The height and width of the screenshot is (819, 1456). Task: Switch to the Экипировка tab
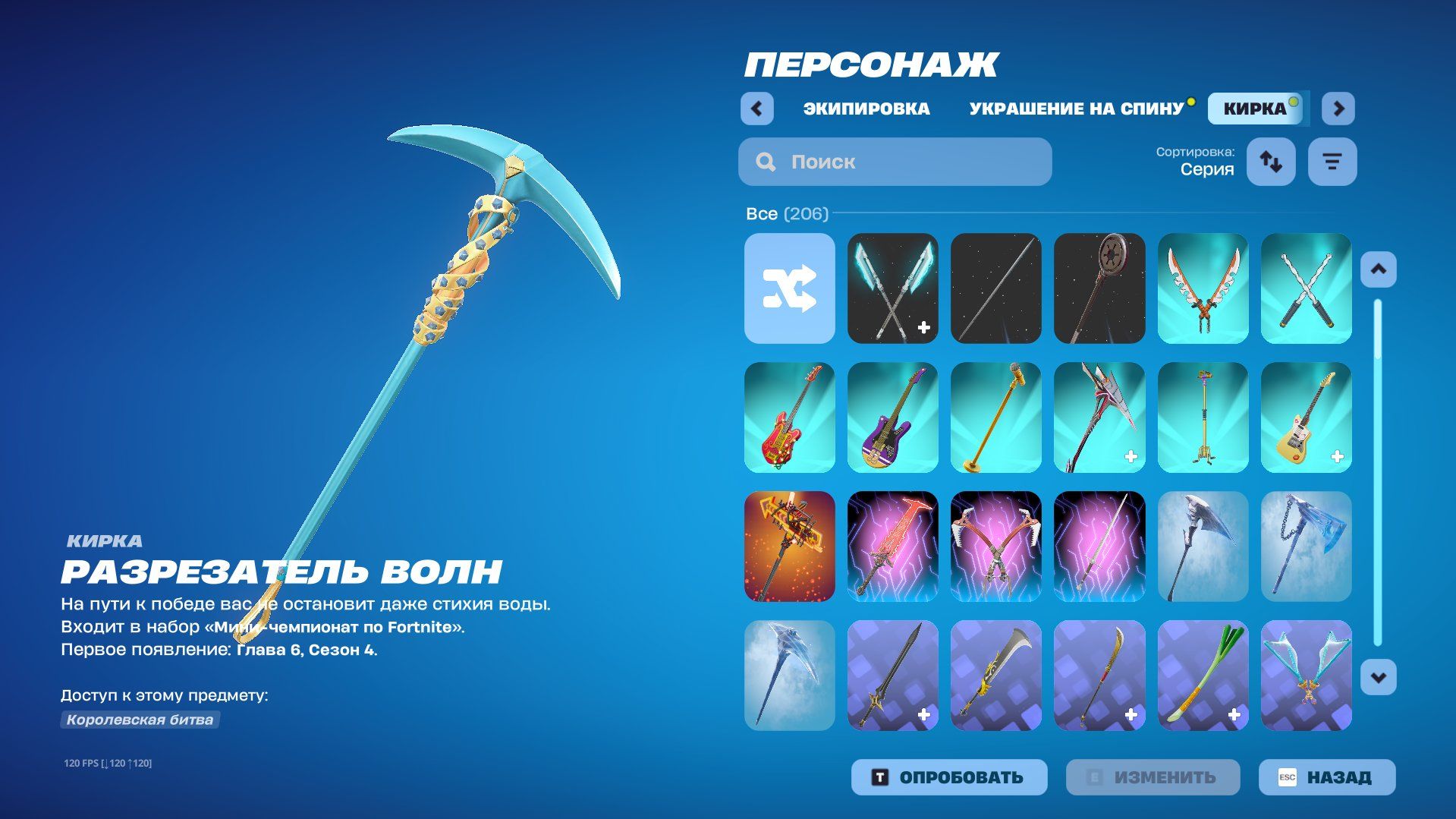tap(866, 109)
